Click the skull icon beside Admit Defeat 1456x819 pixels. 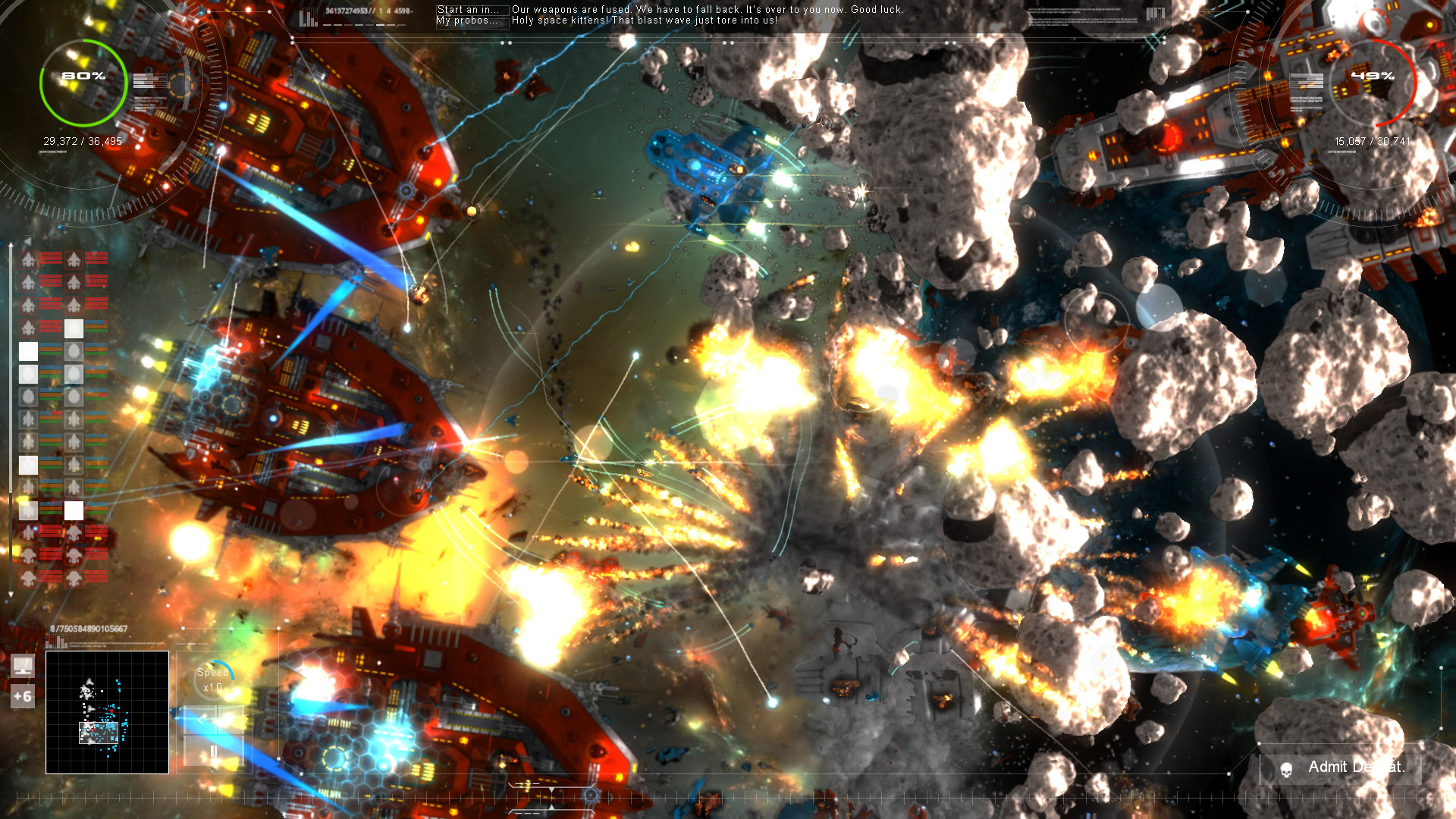pos(1286,767)
